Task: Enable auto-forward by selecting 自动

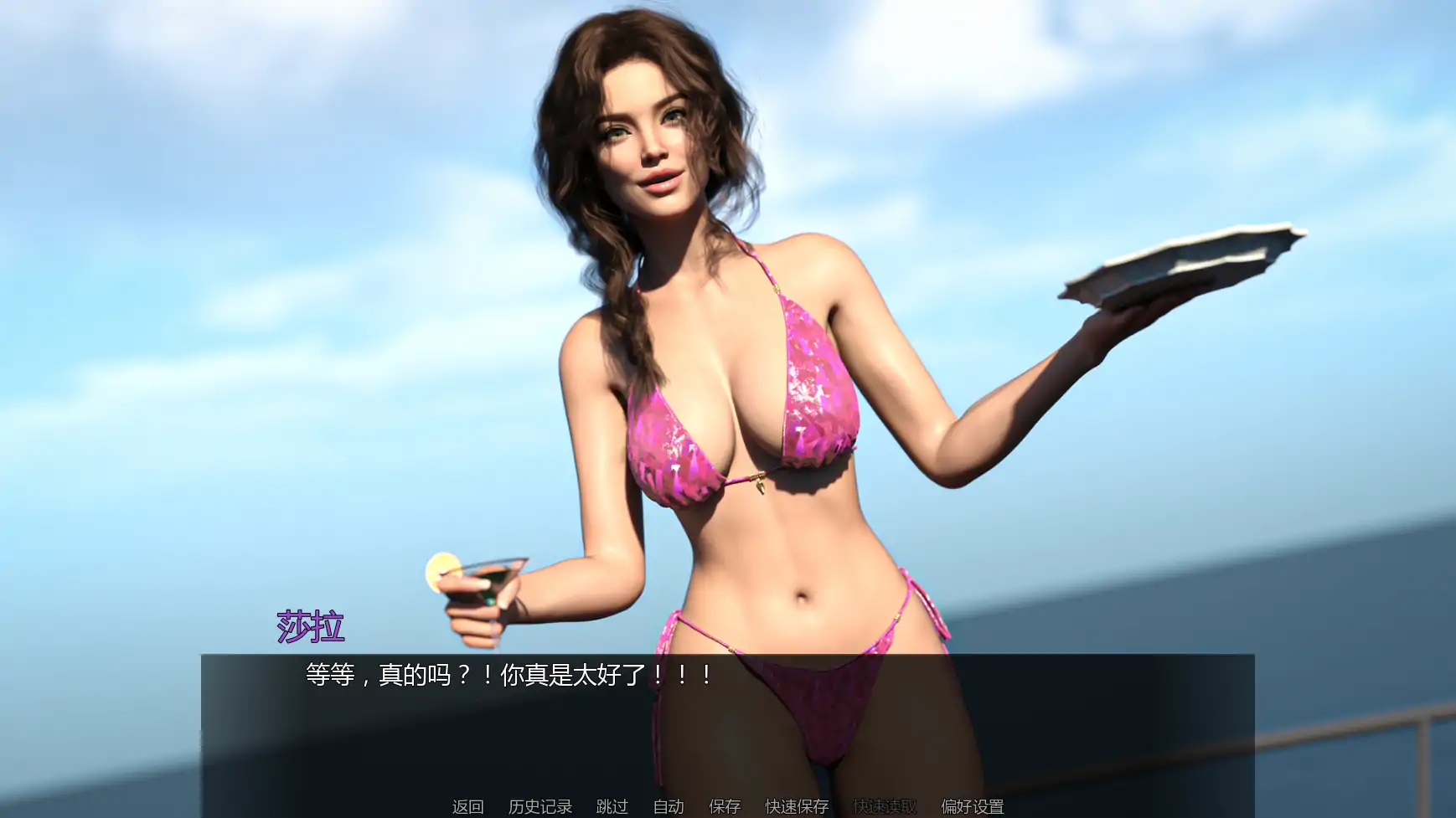Action: pos(668,807)
